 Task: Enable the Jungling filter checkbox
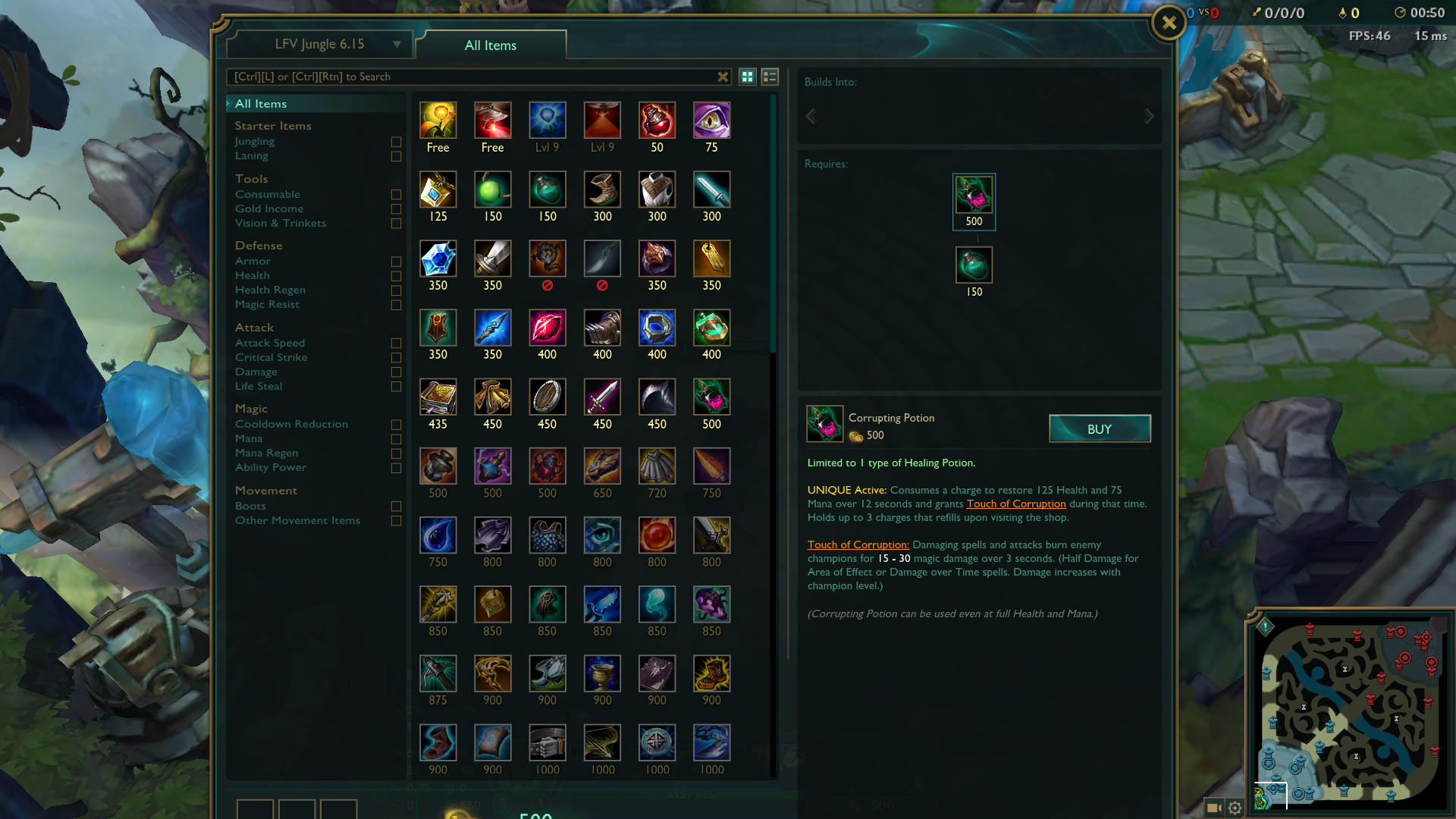pos(395,142)
